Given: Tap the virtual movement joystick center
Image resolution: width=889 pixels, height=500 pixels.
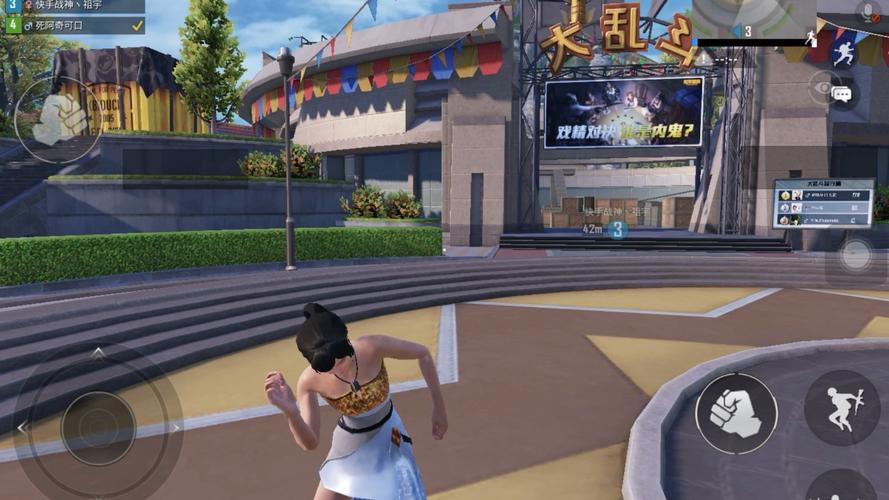Looking at the screenshot, I should click(x=98, y=427).
